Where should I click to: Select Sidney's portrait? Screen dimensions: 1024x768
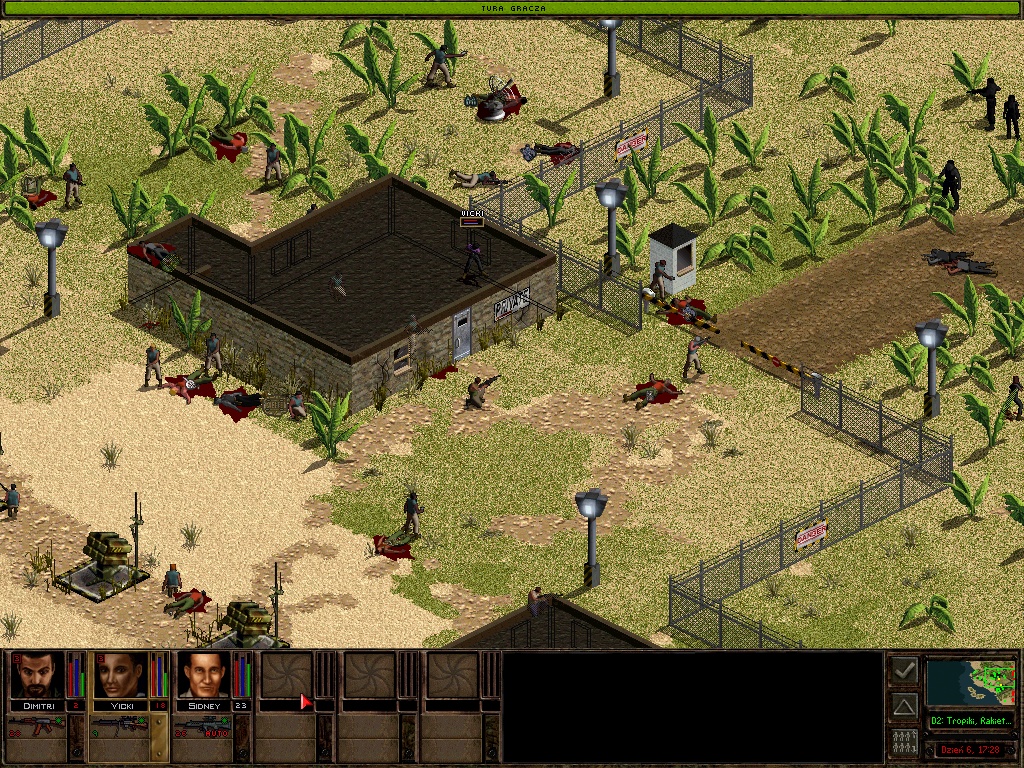(x=204, y=675)
